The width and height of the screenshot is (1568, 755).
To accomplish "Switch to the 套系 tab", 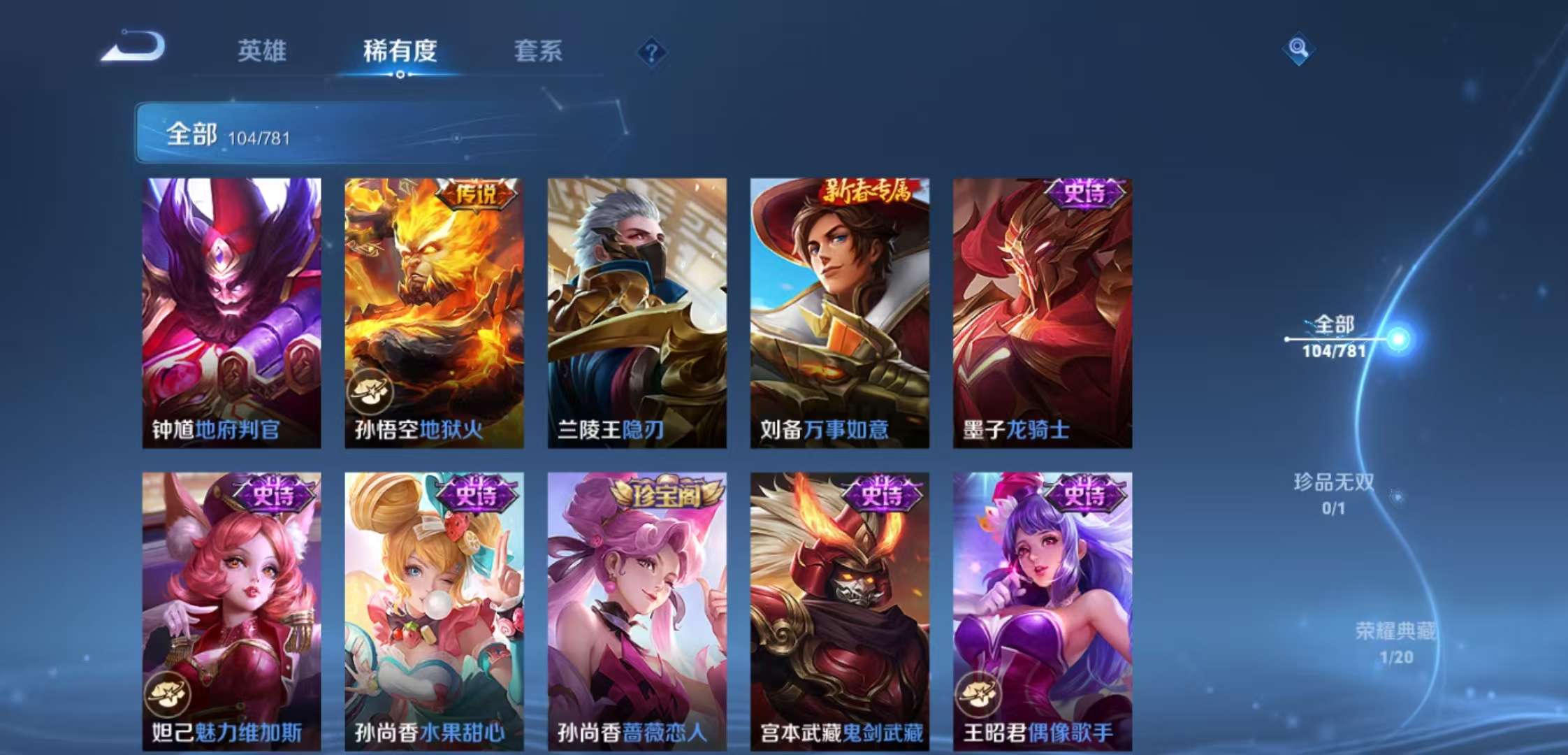I will point(539,51).
